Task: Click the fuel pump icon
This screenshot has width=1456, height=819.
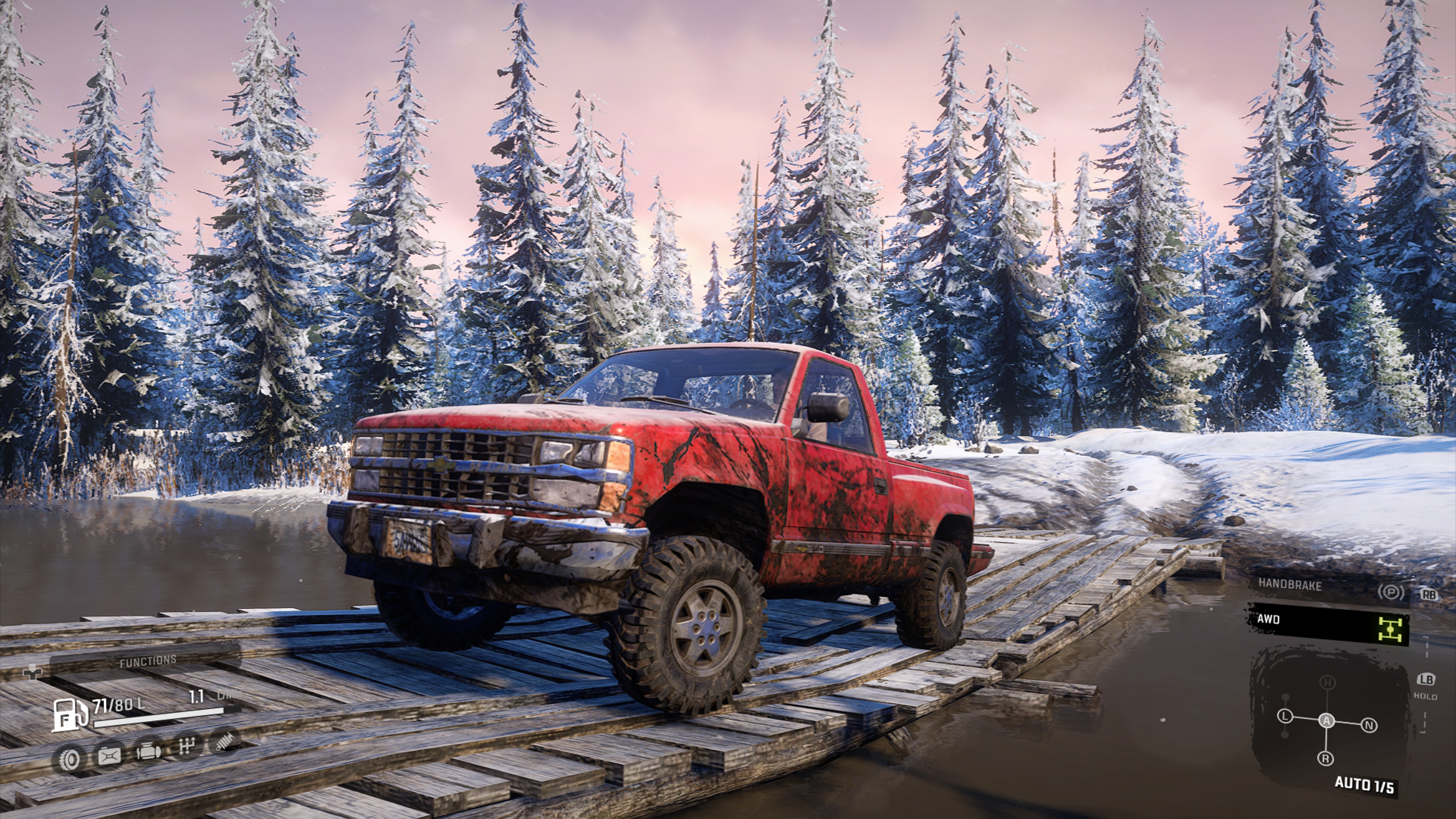Action: (x=69, y=714)
